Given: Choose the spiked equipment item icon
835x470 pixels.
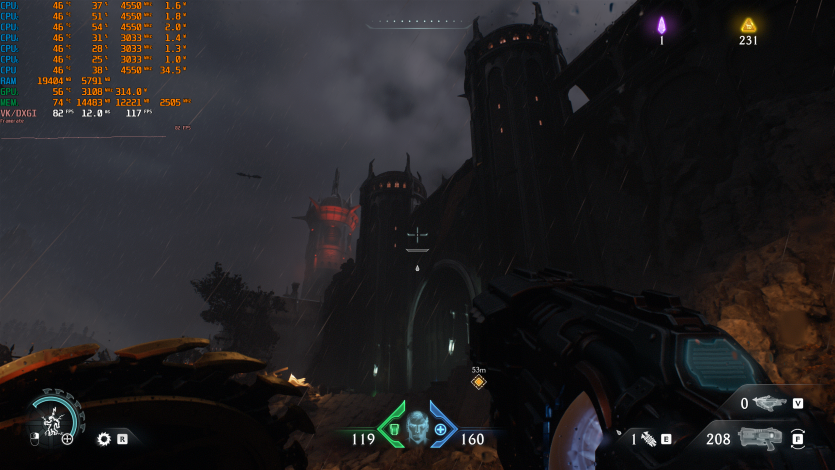Looking at the screenshot, I should 647,438.
